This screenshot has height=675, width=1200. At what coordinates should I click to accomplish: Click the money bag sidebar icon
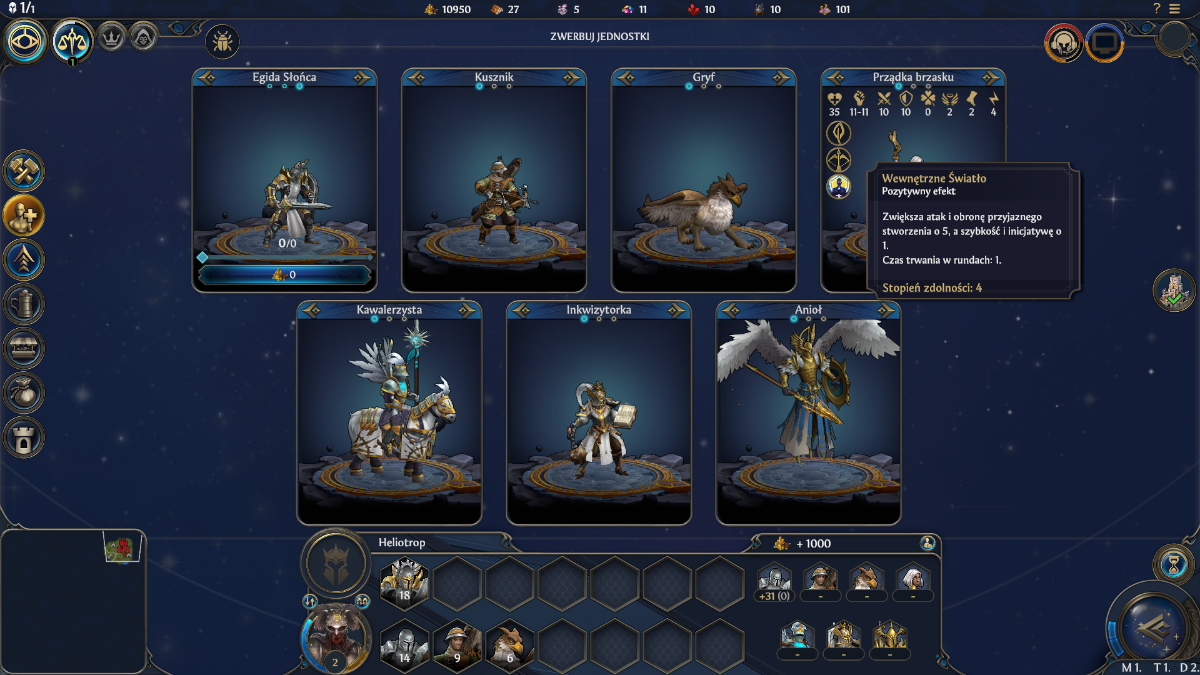point(23,392)
